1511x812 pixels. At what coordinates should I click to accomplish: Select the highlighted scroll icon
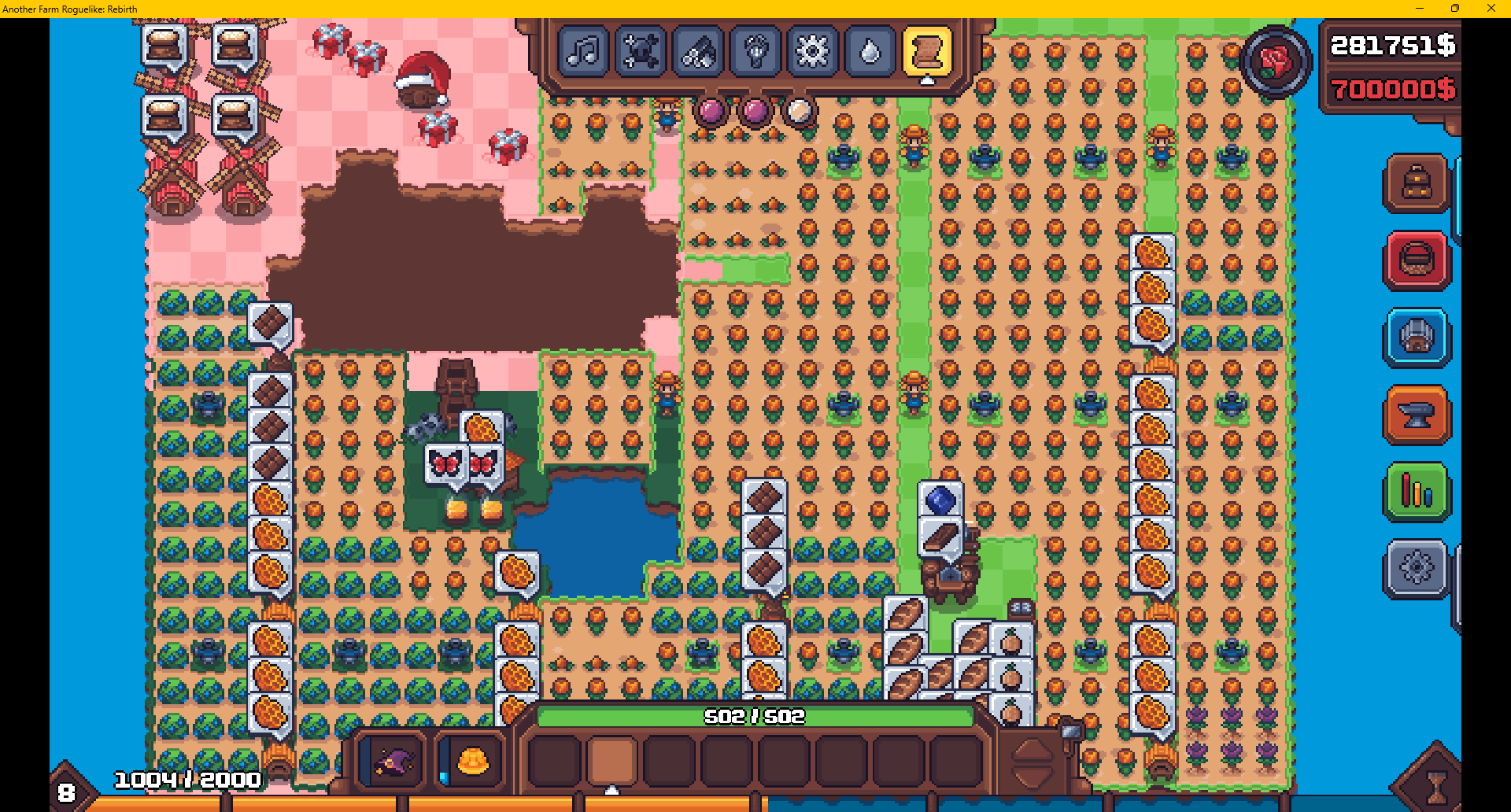927,52
